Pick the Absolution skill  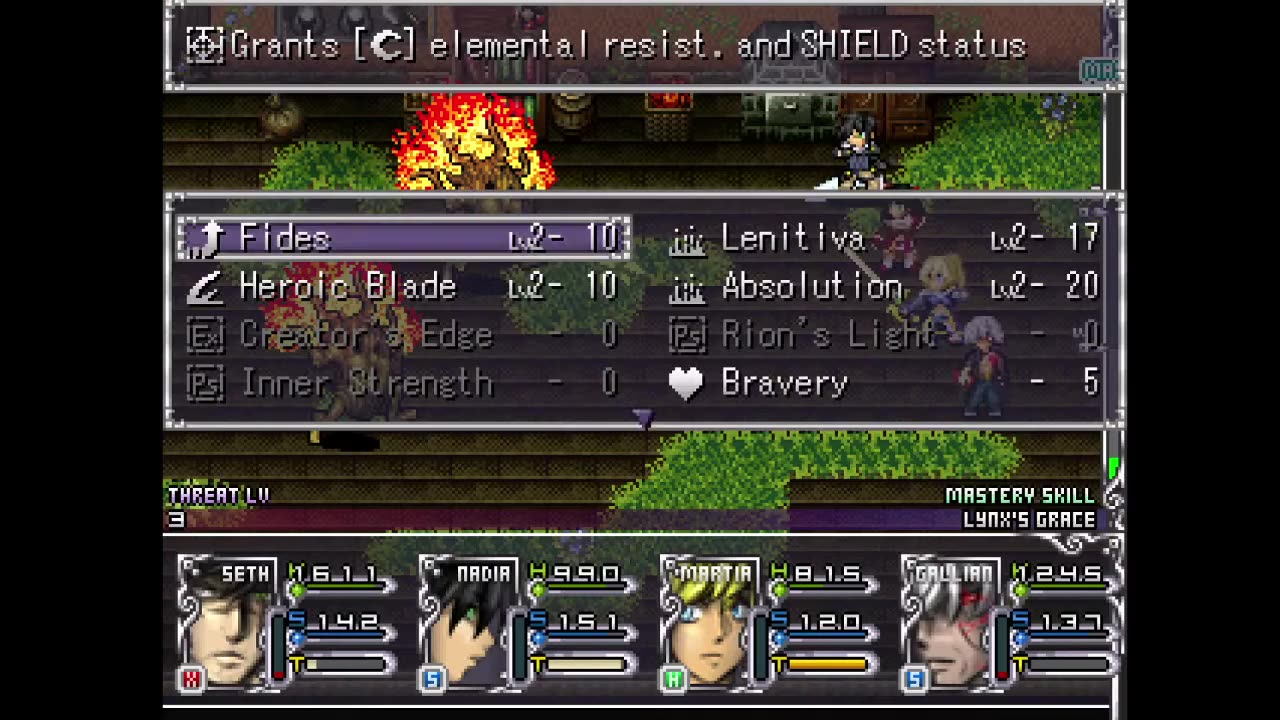(885, 287)
